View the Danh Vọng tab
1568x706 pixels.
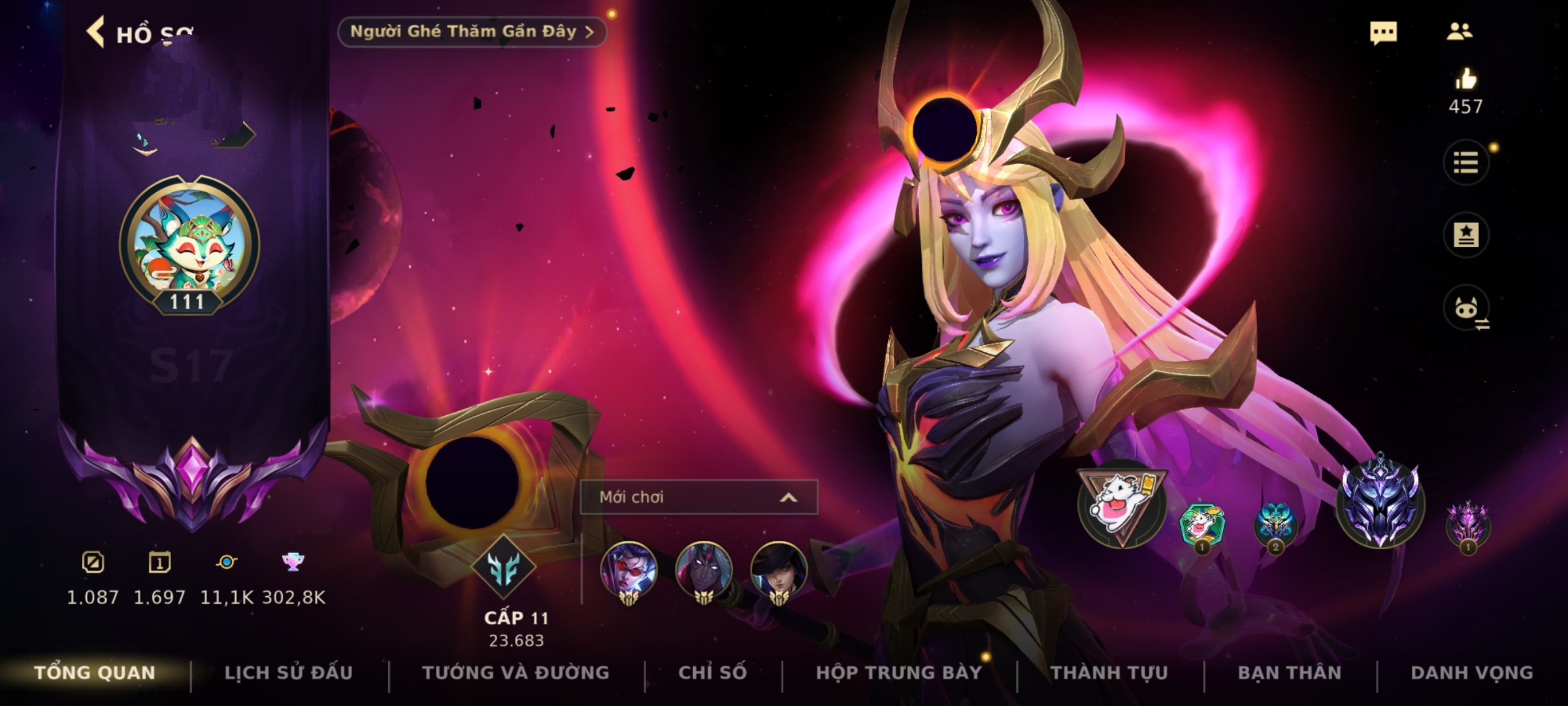pos(1471,673)
